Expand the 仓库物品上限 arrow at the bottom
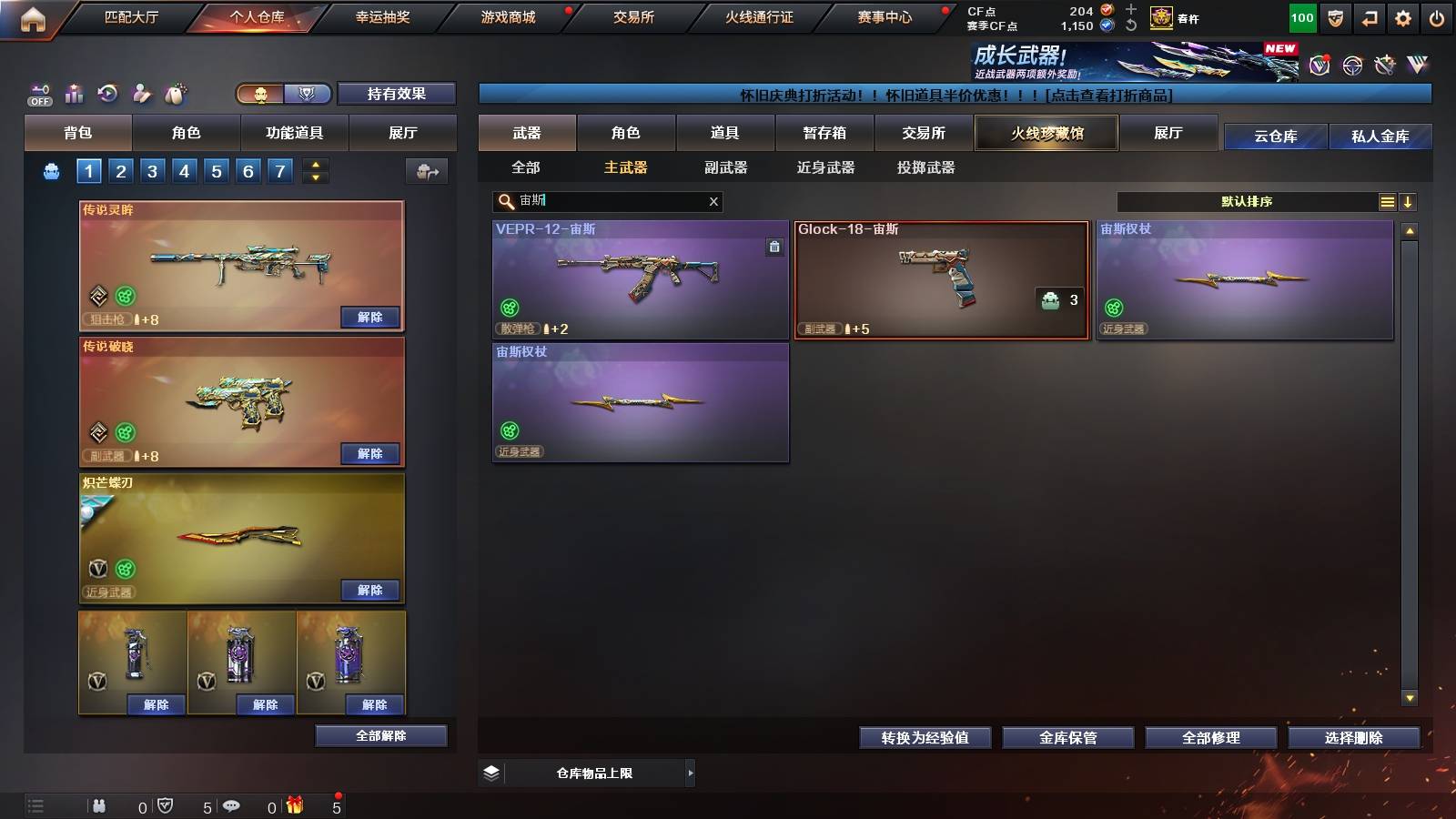This screenshot has height=819, width=1456. (x=692, y=773)
